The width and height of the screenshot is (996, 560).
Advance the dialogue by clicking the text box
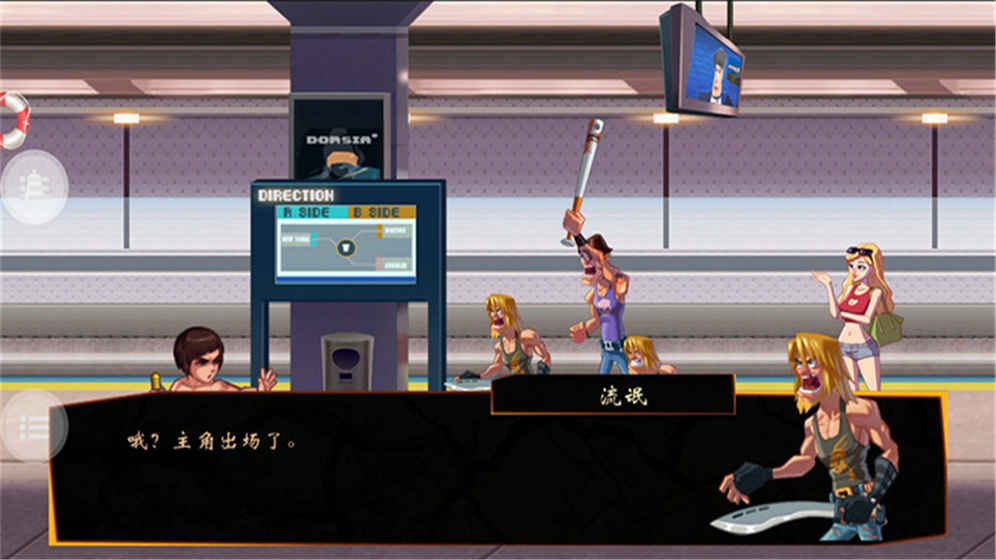400,470
